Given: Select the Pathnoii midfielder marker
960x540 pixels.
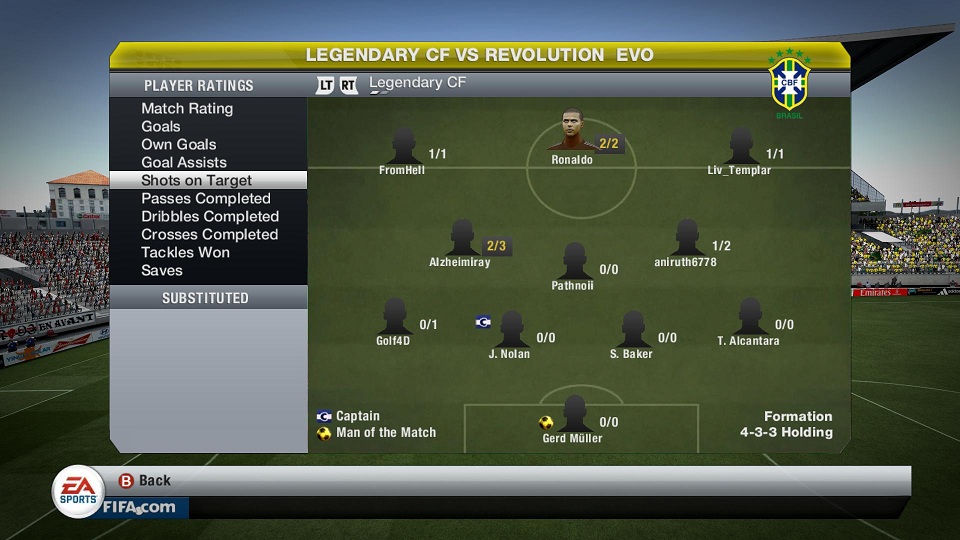Looking at the screenshot, I should tap(574, 261).
